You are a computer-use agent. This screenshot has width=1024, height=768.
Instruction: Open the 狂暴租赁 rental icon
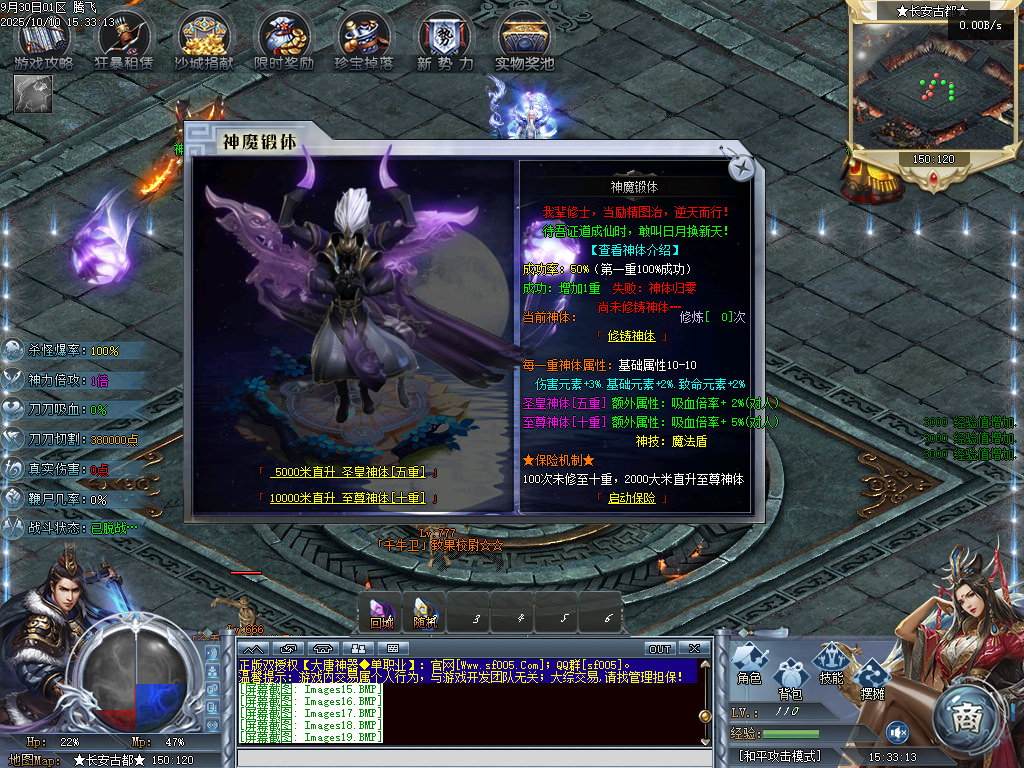click(x=125, y=40)
